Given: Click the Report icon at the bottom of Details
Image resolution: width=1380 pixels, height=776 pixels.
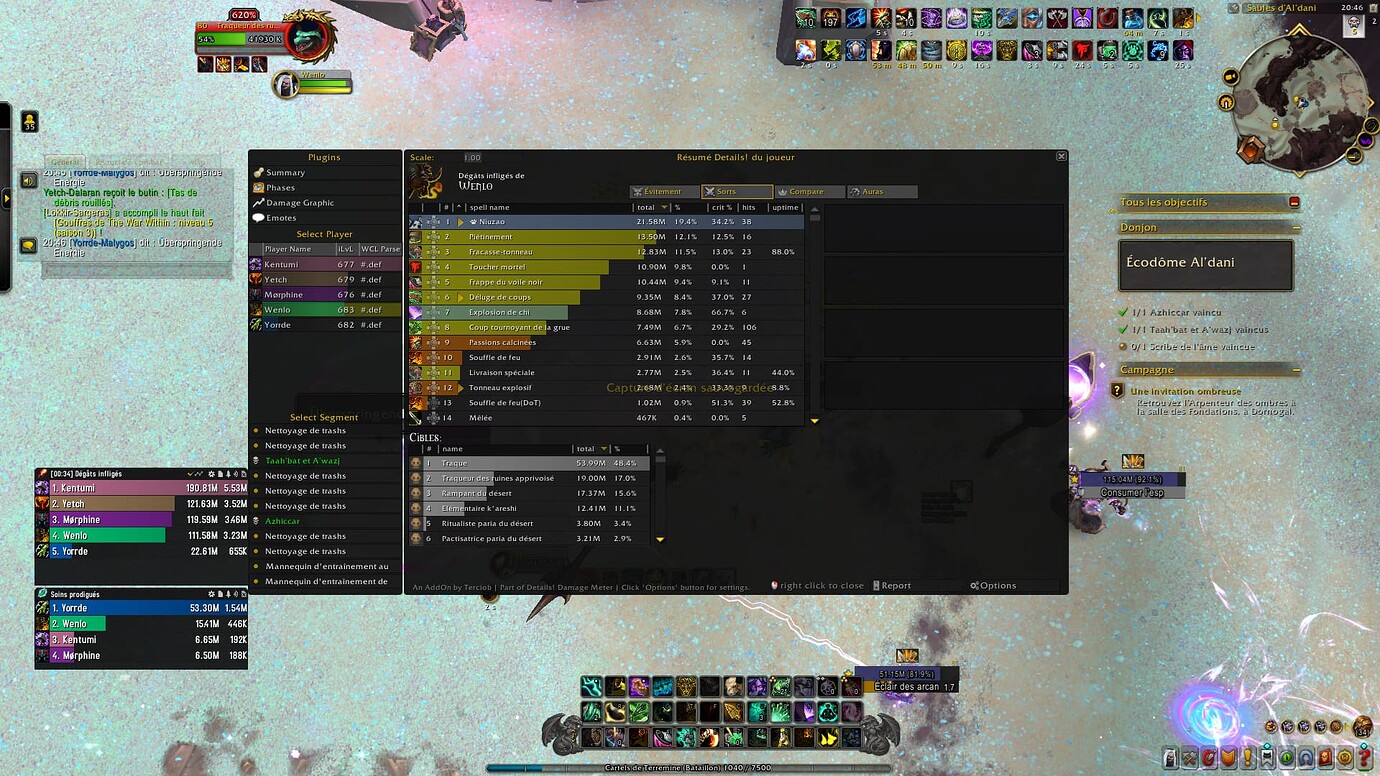Looking at the screenshot, I should tap(876, 585).
